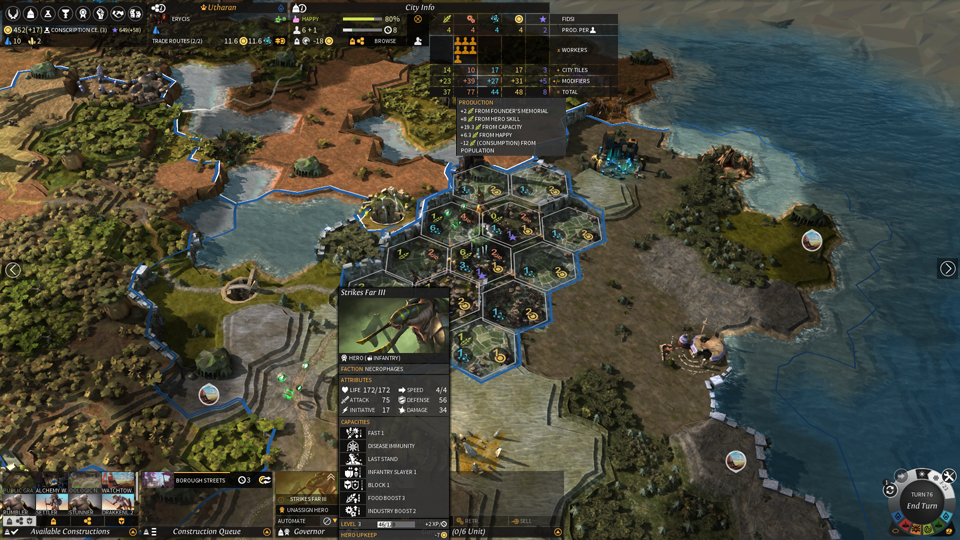Choose the Alchemy Workshop construction
960x540 pixels.
pos(52,483)
